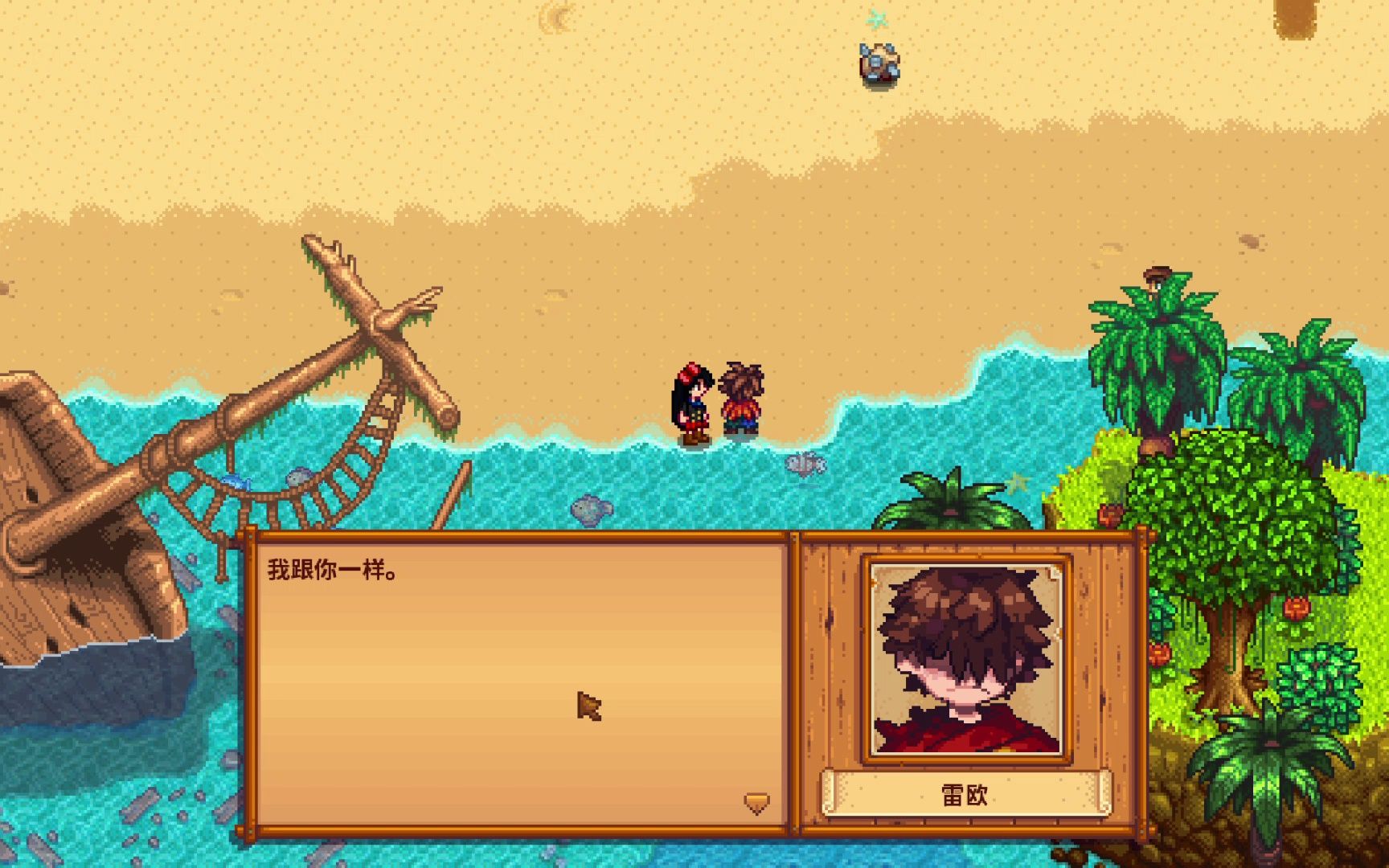Viewport: 1389px width, 868px height.
Task: Click Leo's character portrait in the dialogue frame
Action: pos(965,661)
